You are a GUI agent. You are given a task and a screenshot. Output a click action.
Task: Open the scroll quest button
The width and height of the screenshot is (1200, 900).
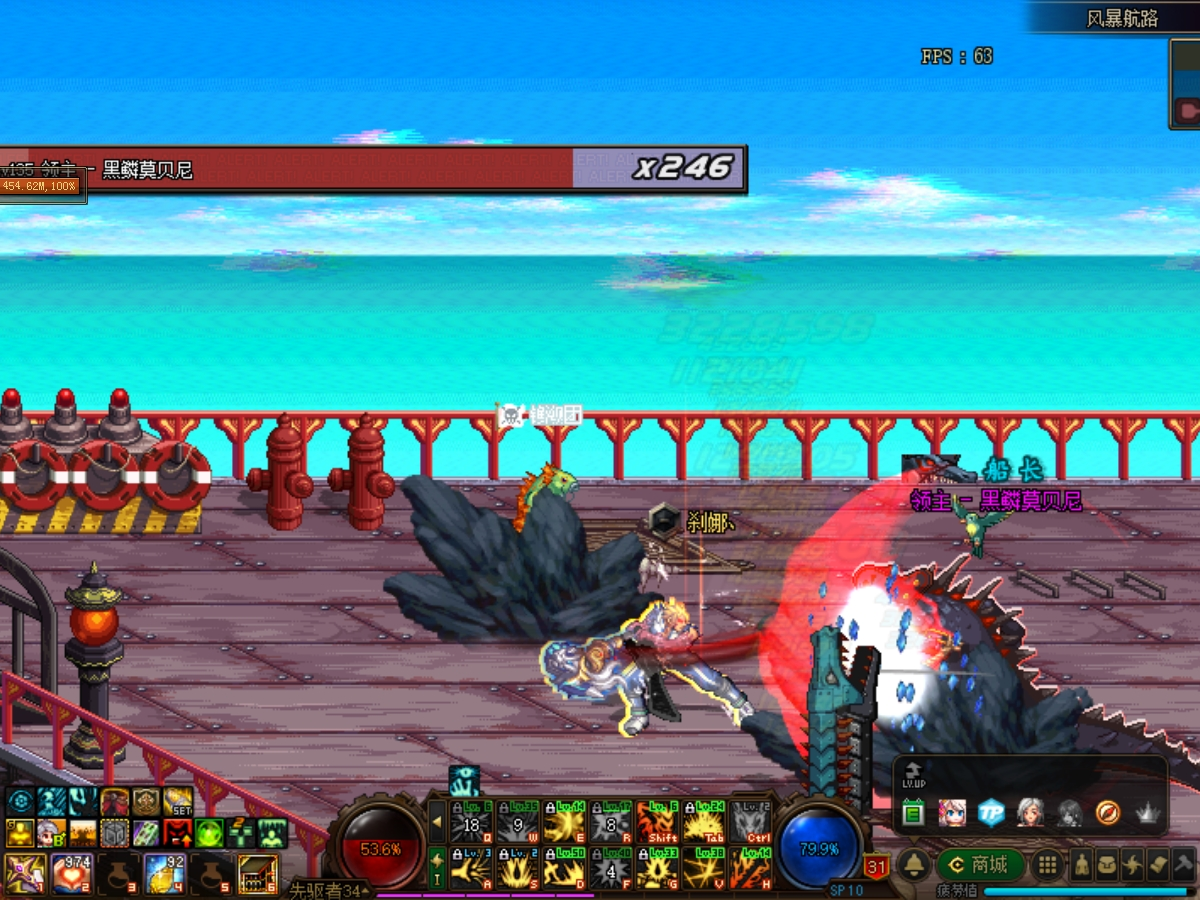[1158, 865]
